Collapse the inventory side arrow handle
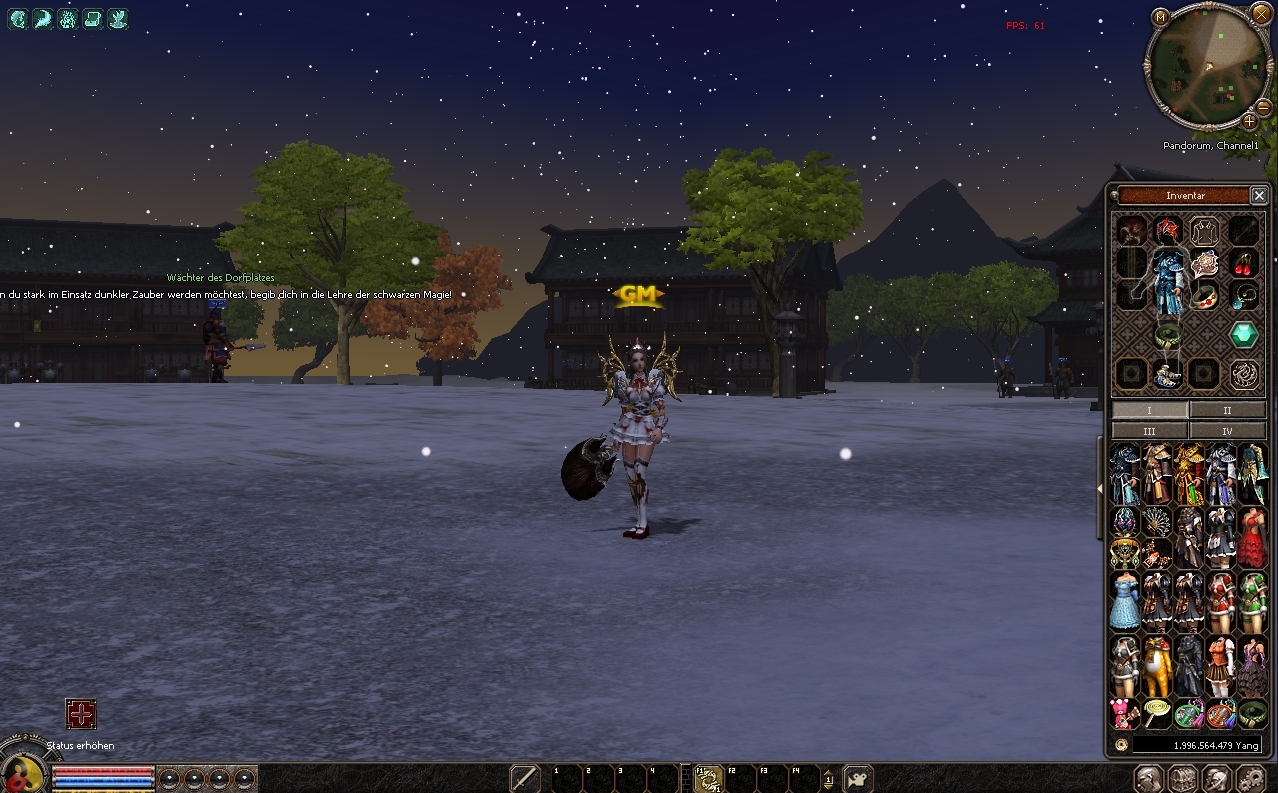Image resolution: width=1278 pixels, height=793 pixels. 1100,488
